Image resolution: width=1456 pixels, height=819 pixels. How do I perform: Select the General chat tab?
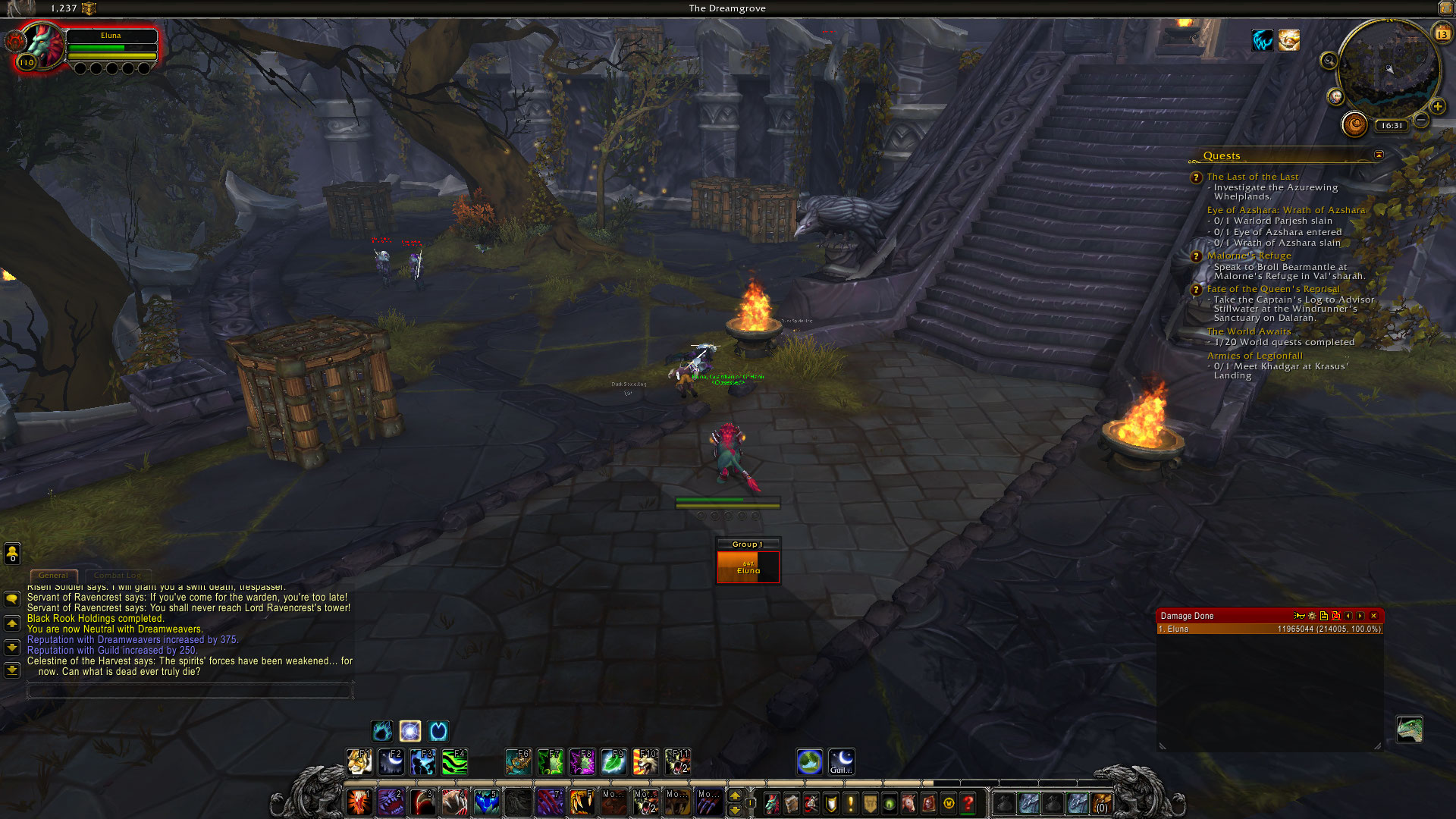click(x=53, y=576)
